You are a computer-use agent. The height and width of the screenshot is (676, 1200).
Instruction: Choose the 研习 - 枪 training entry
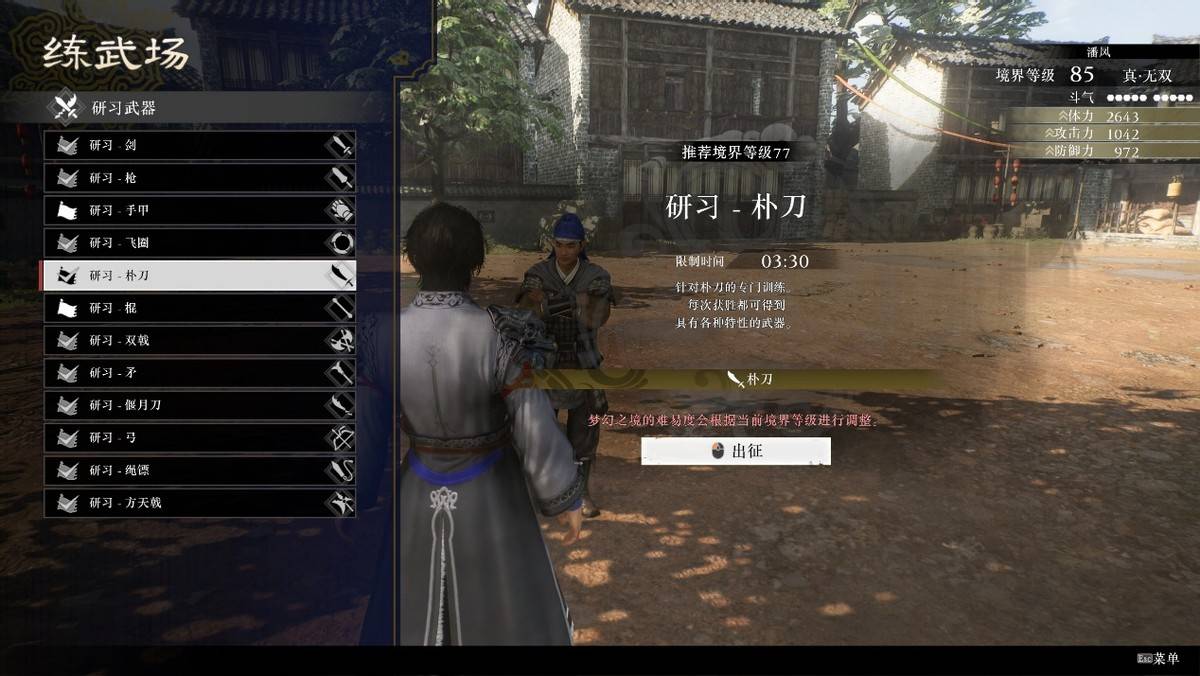[199, 178]
